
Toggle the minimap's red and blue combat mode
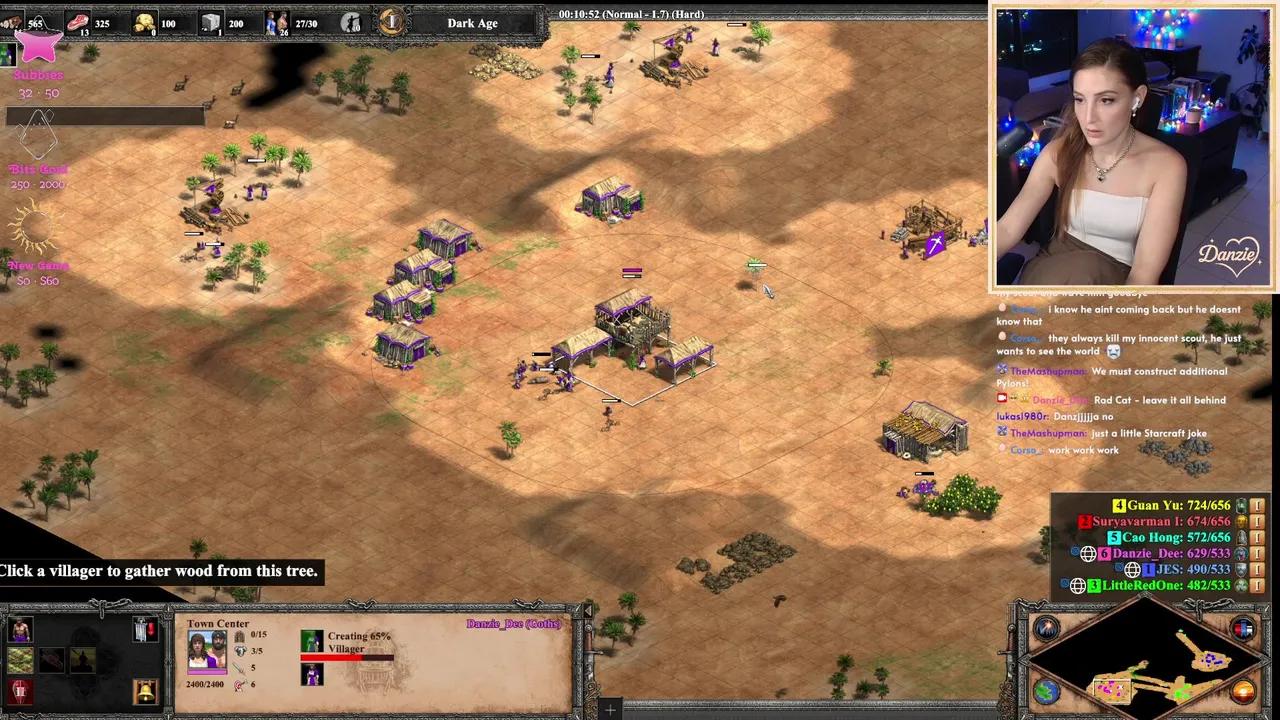point(1243,630)
